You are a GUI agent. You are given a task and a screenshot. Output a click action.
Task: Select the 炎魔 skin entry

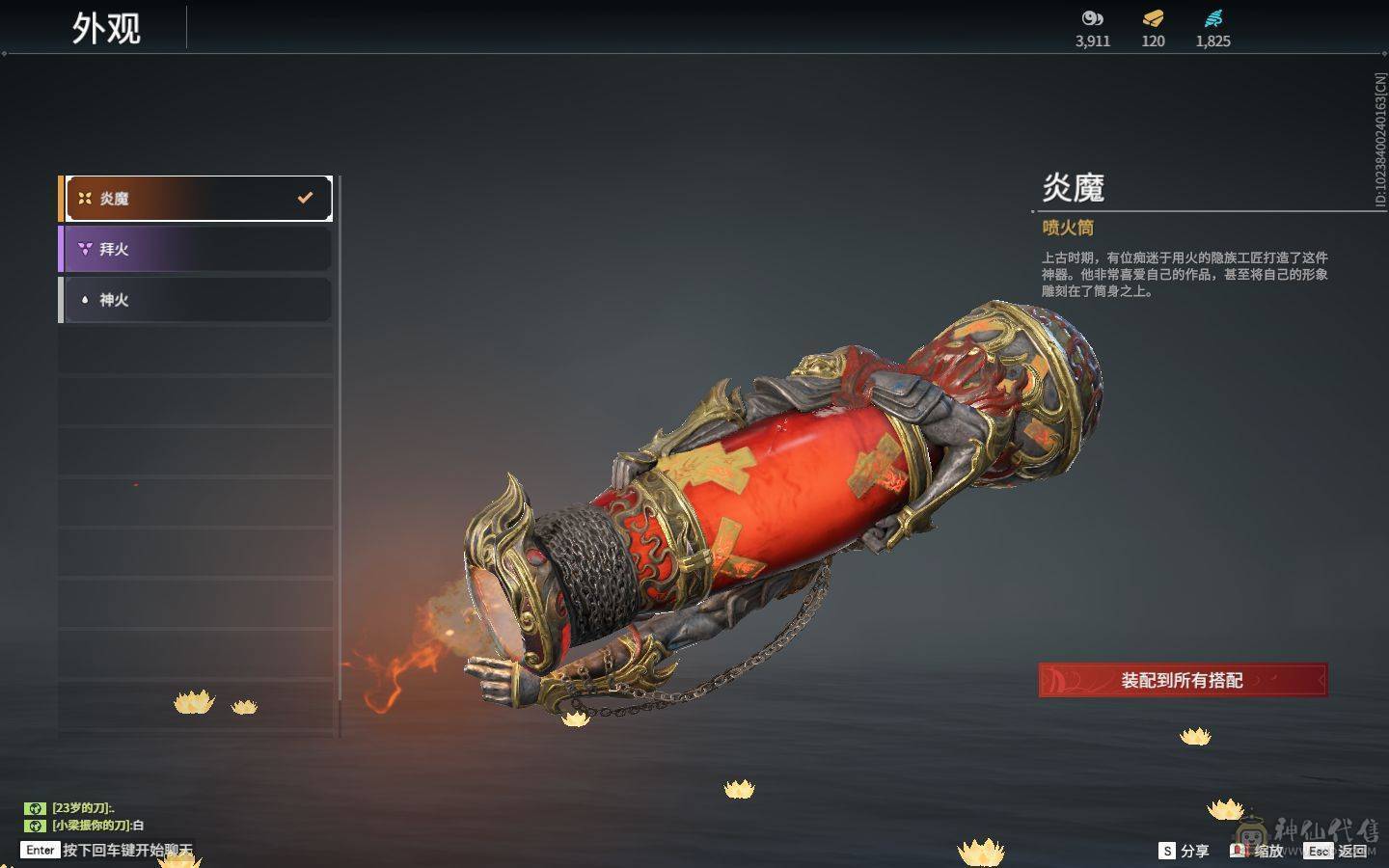(197, 199)
